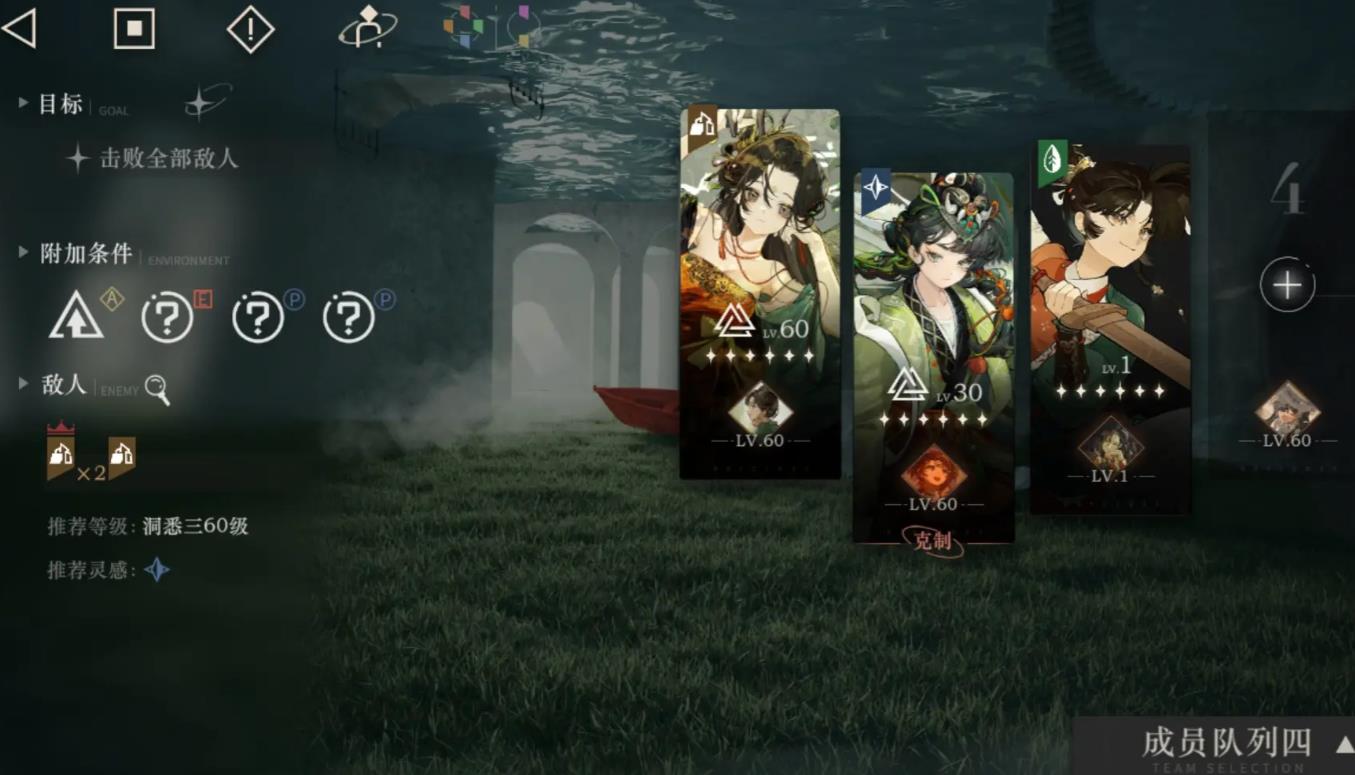
Task: Expand the 目标 goal section arrow
Action: 23,103
